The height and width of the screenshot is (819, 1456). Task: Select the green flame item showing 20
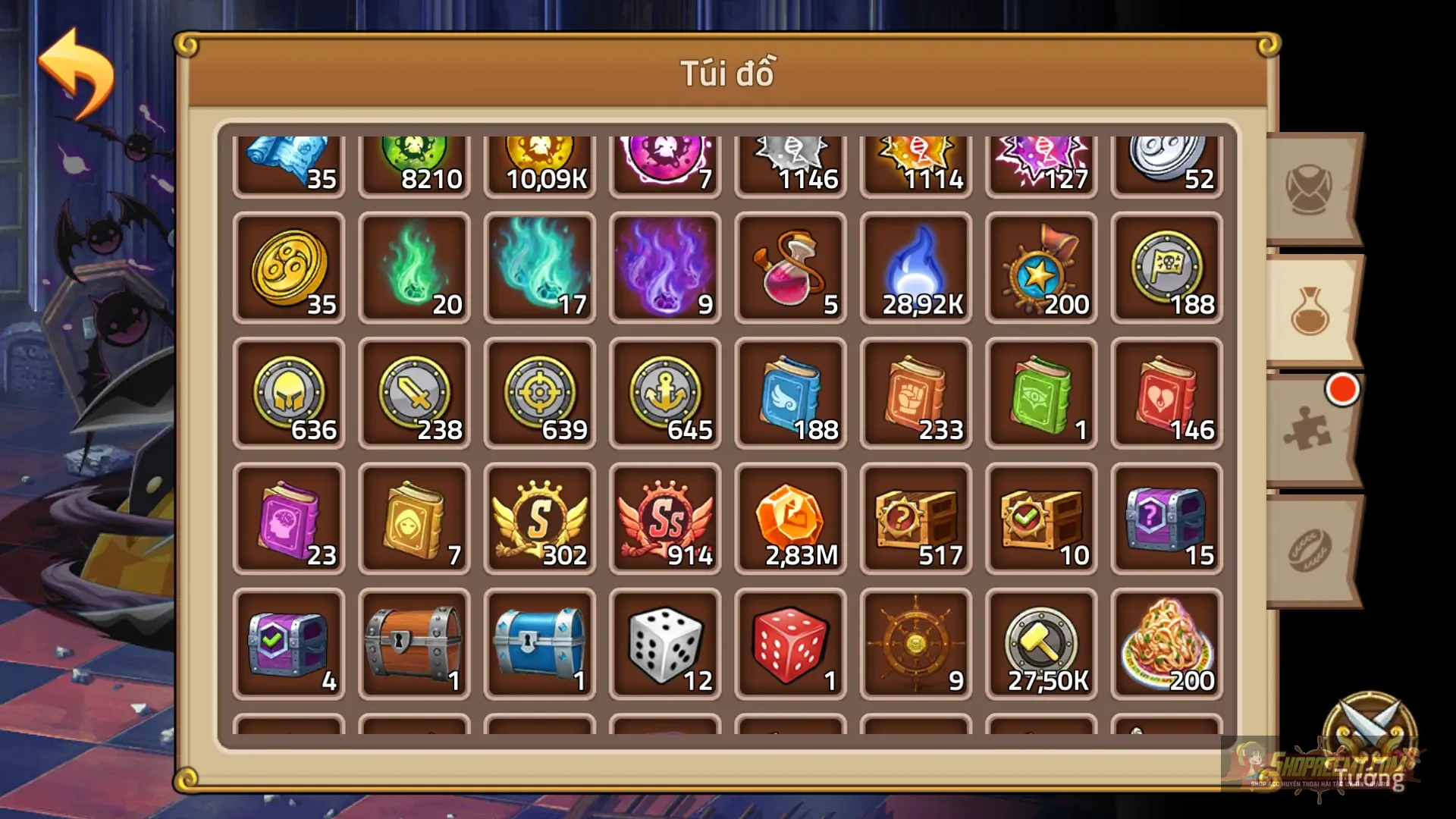point(414,267)
